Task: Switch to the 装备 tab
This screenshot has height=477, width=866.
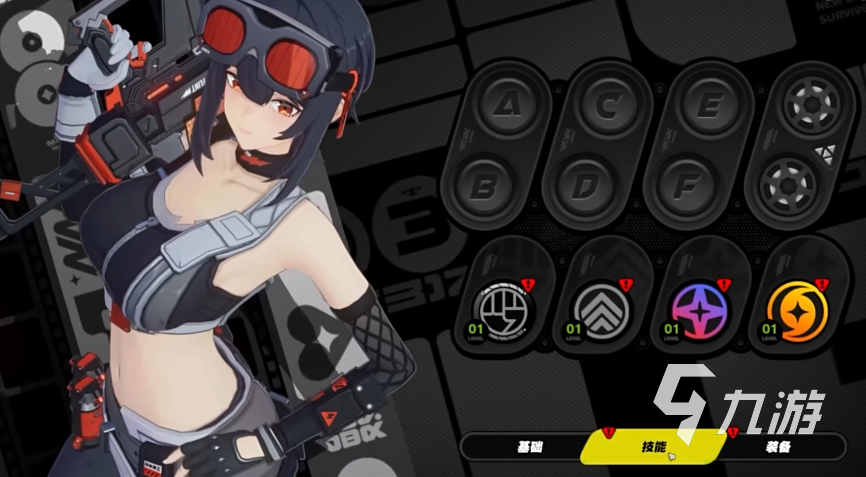Action: coord(779,446)
